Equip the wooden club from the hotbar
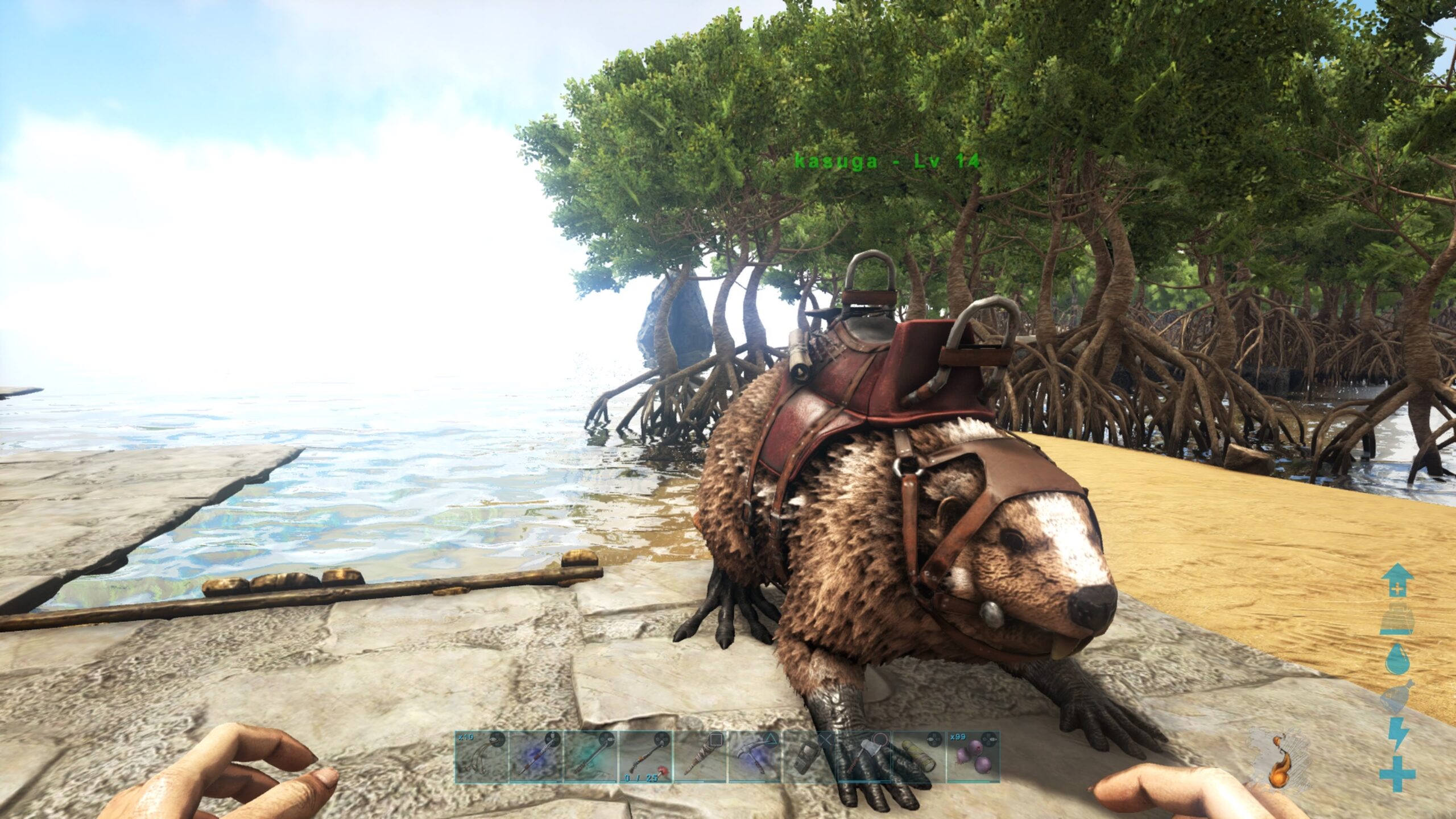The image size is (1456, 819). point(700,756)
